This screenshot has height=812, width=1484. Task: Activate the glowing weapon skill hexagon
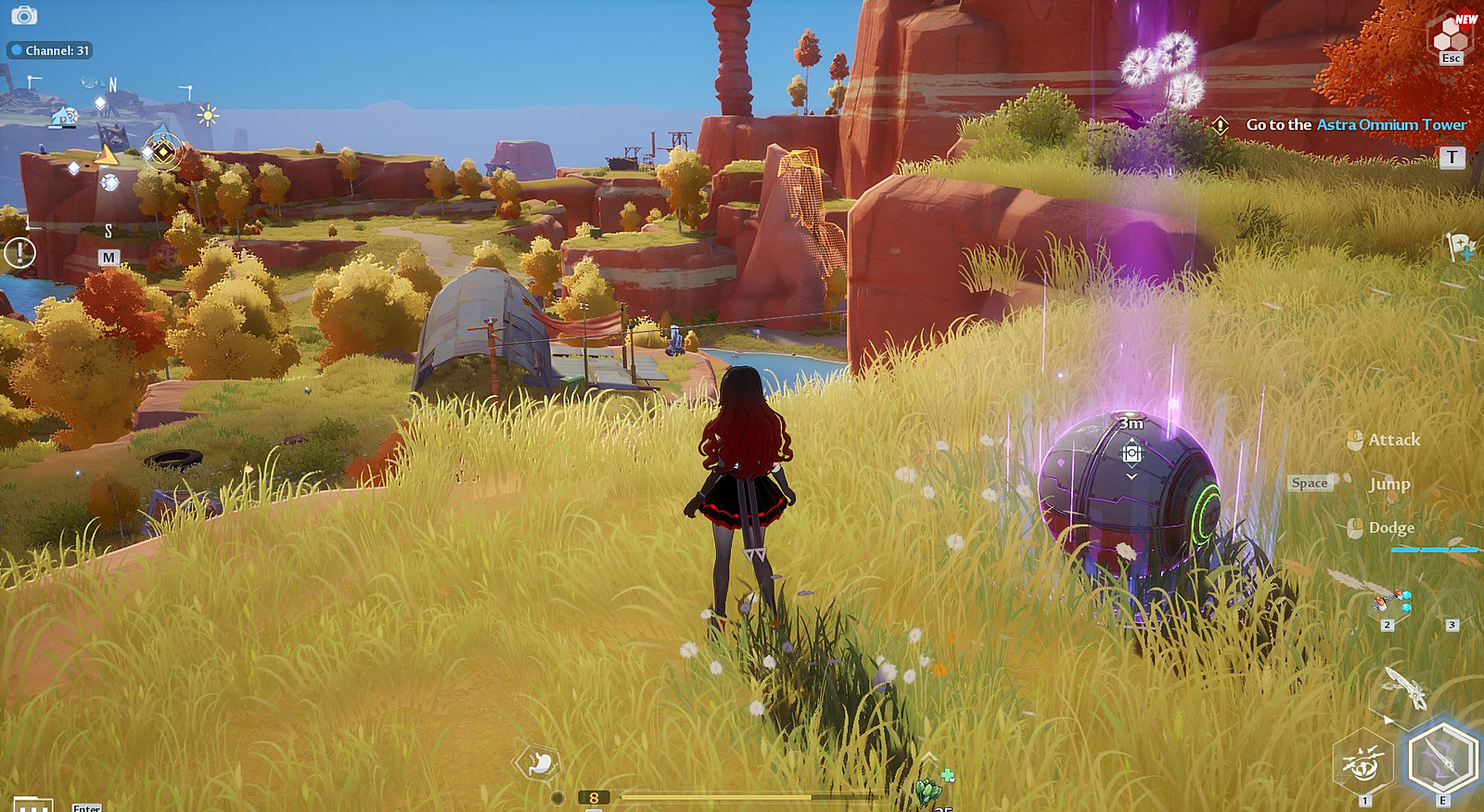point(1442,758)
